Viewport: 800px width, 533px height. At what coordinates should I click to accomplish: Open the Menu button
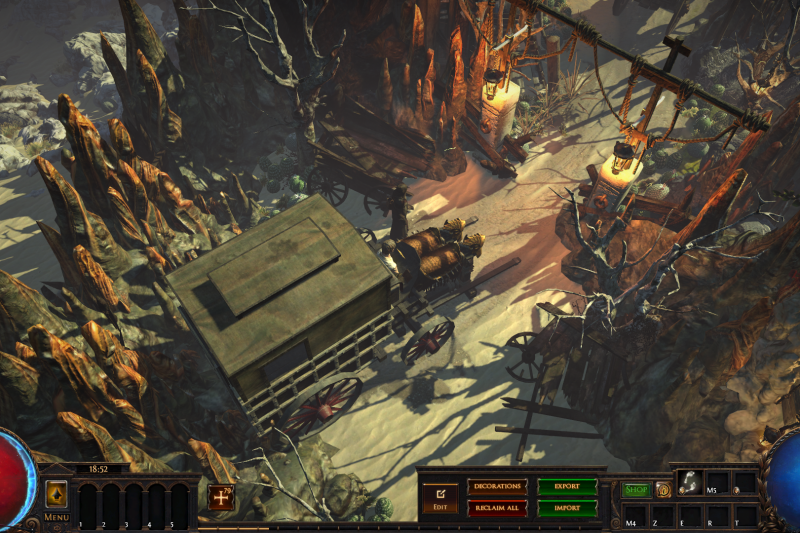(56, 496)
